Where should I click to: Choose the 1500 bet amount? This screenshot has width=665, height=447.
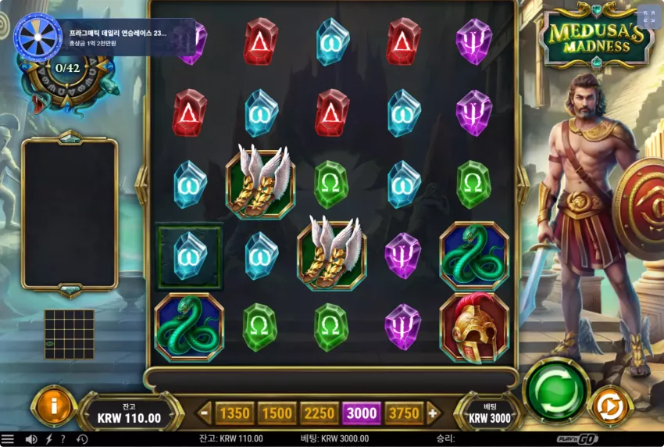277,412
